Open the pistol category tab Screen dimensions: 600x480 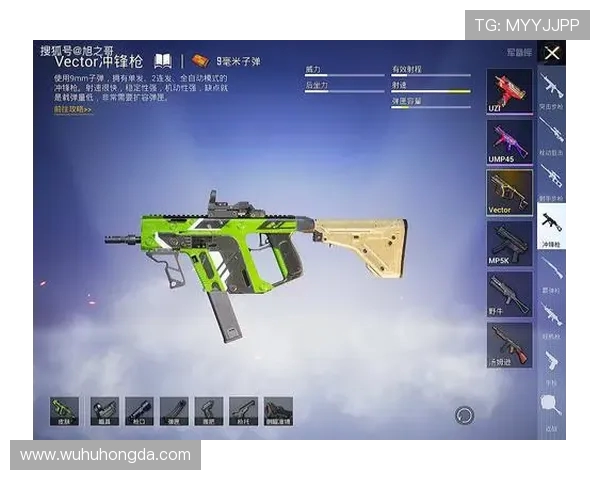[551, 362]
